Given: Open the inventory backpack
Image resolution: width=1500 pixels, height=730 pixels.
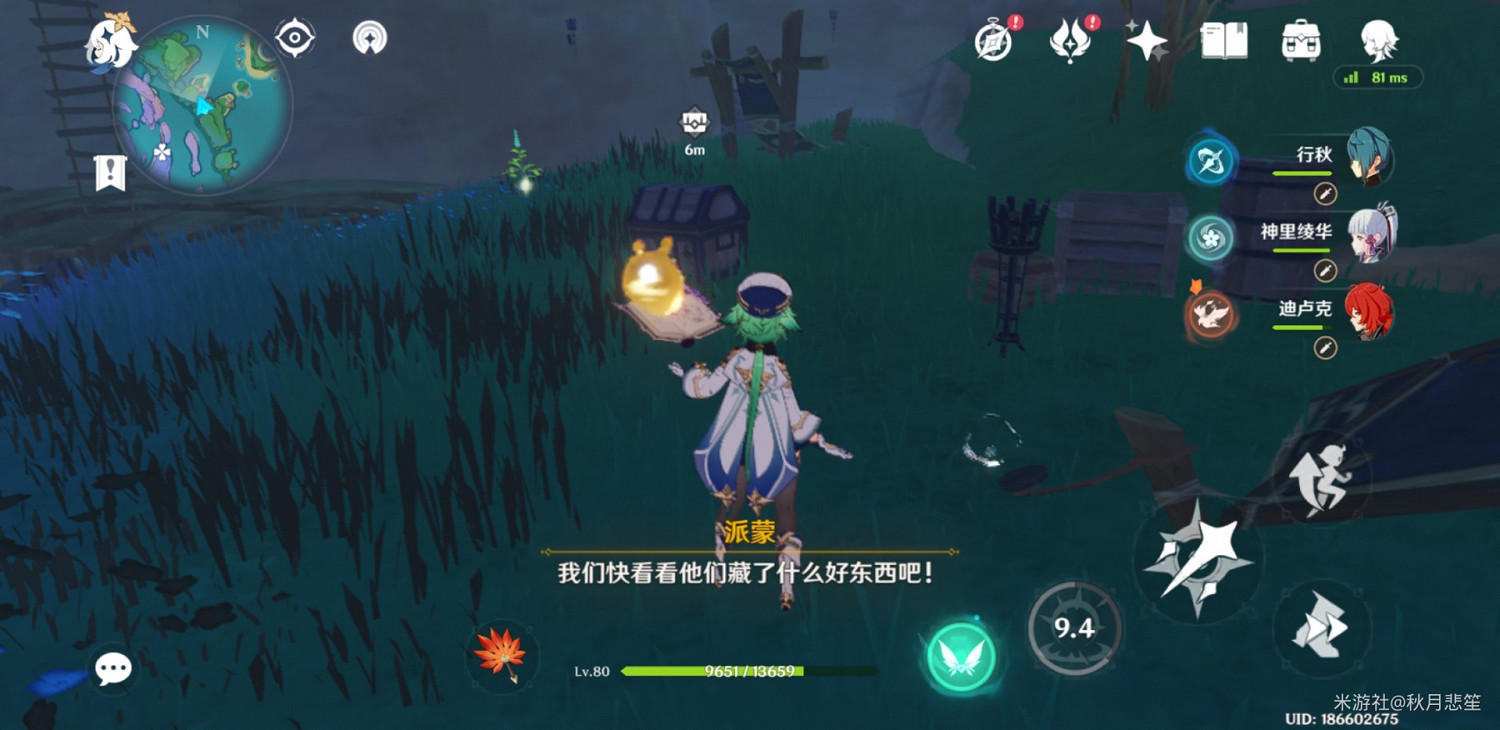Looking at the screenshot, I should tap(1300, 41).
